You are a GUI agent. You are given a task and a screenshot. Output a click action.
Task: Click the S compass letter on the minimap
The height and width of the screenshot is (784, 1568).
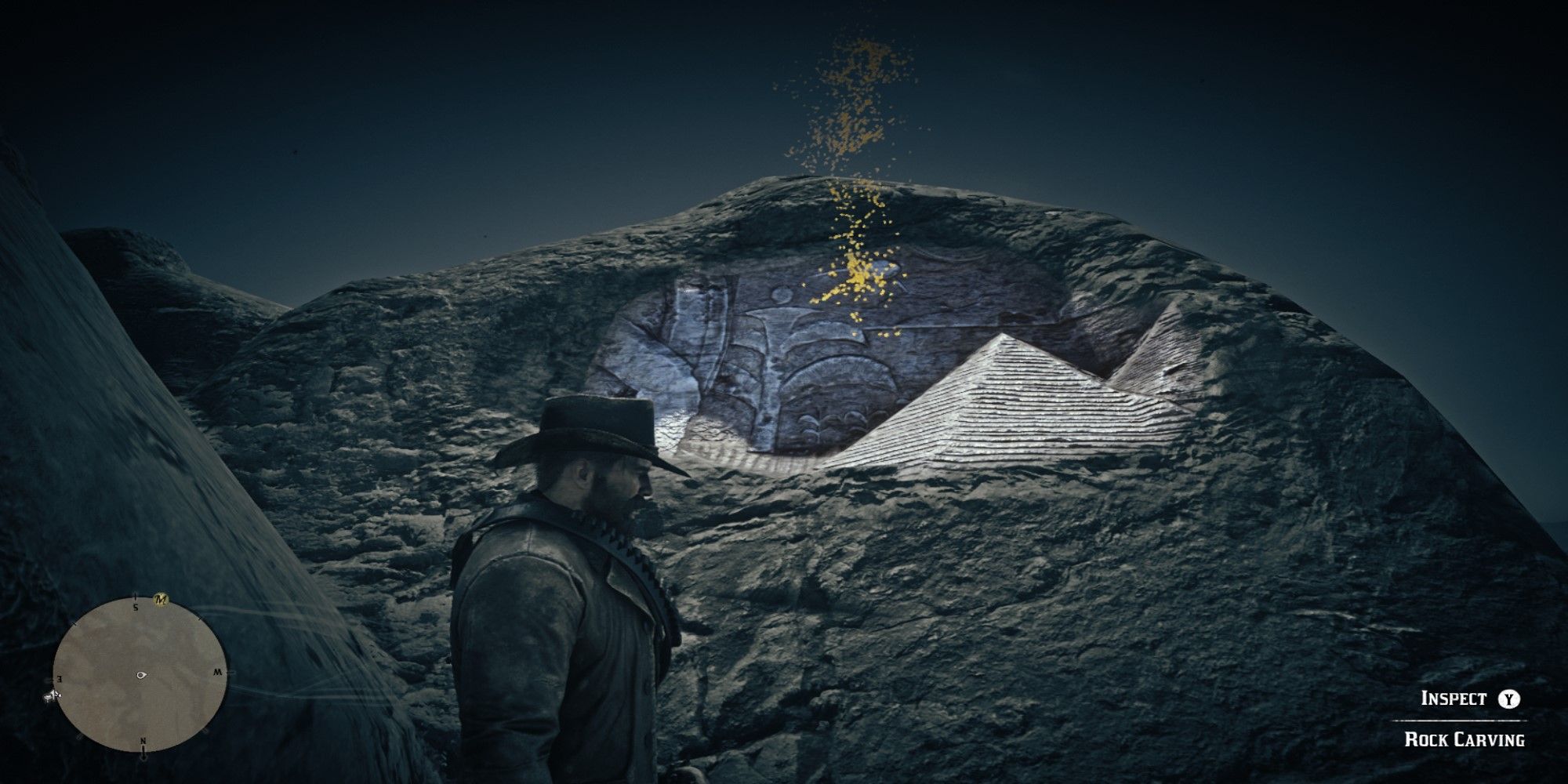(x=136, y=607)
